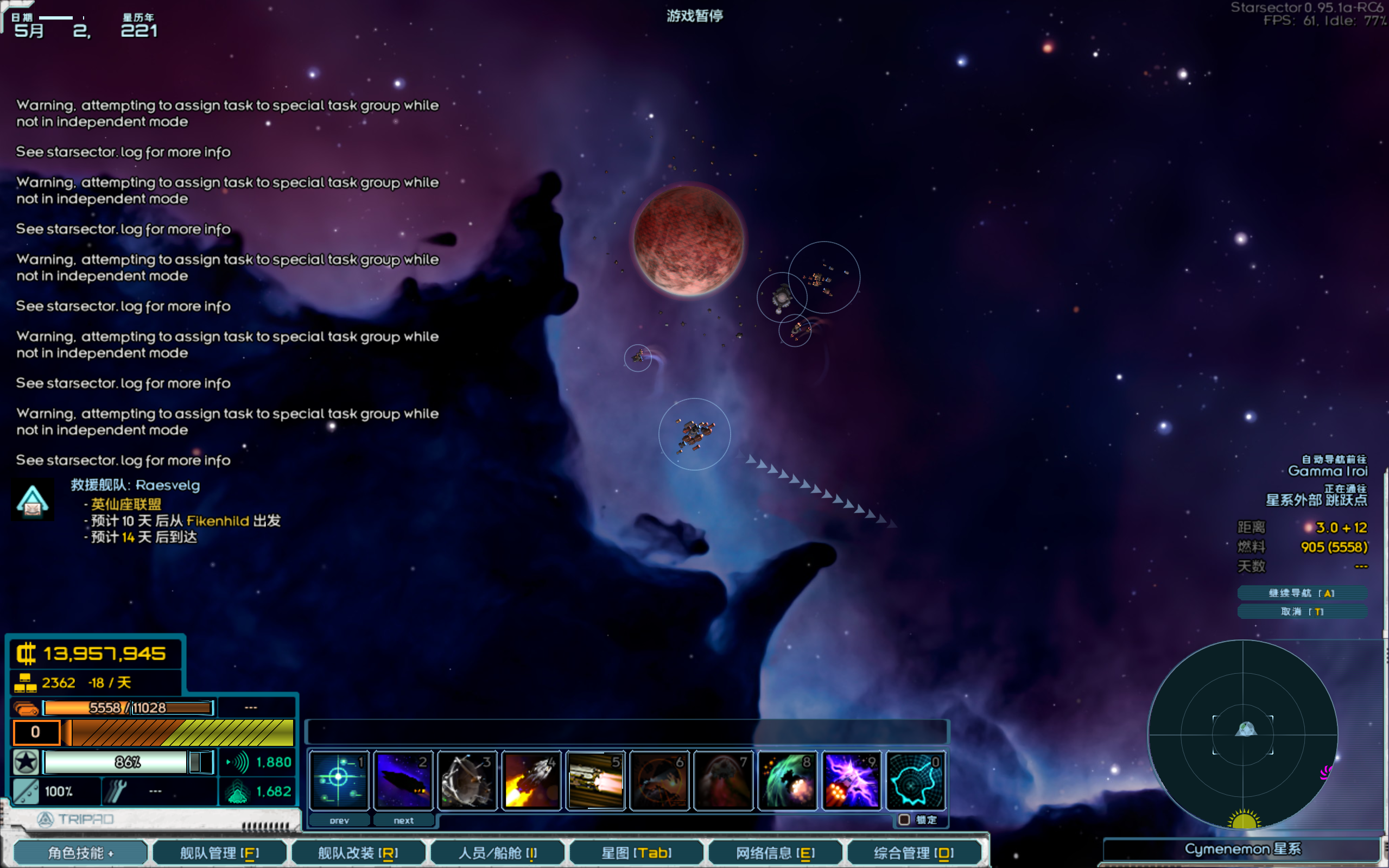Viewport: 1389px width, 868px height.
Task: Switch to the previous ability bar with prev
Action: coord(339,820)
